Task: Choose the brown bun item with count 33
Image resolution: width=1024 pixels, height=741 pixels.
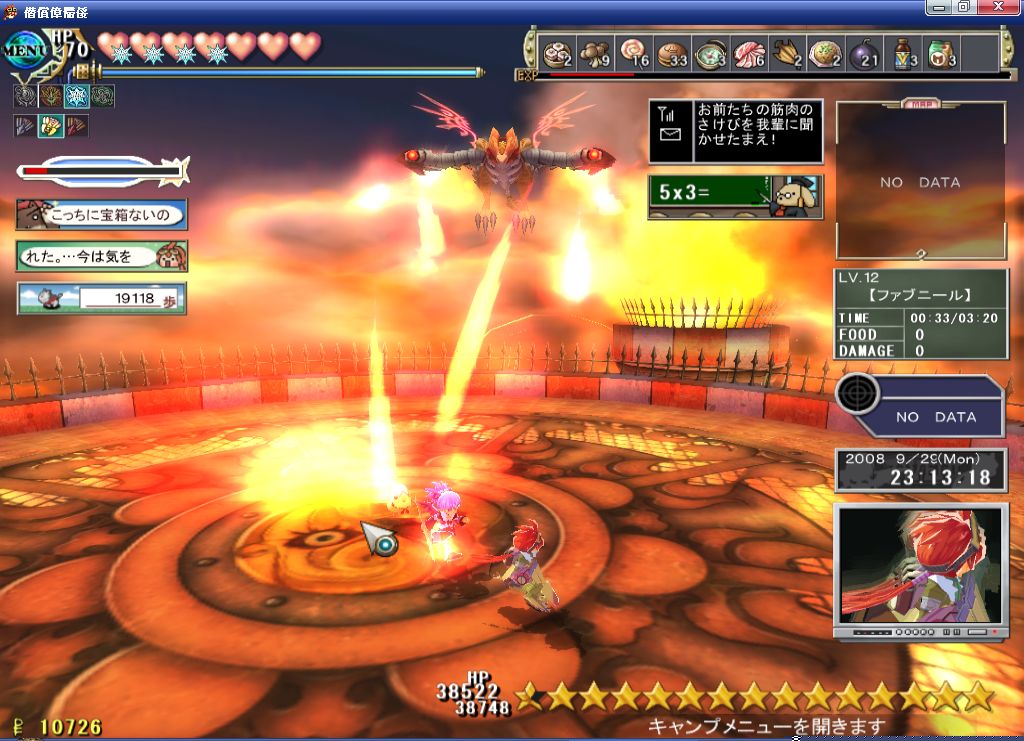Action: [672, 54]
